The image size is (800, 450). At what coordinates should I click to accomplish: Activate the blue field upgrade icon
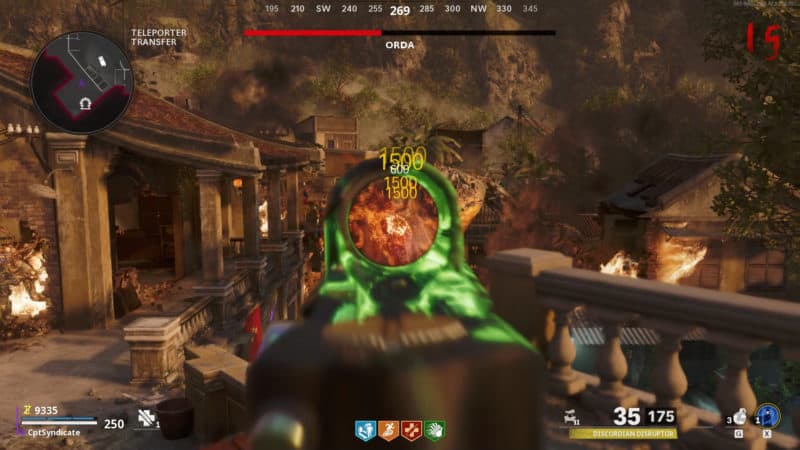coord(768,415)
